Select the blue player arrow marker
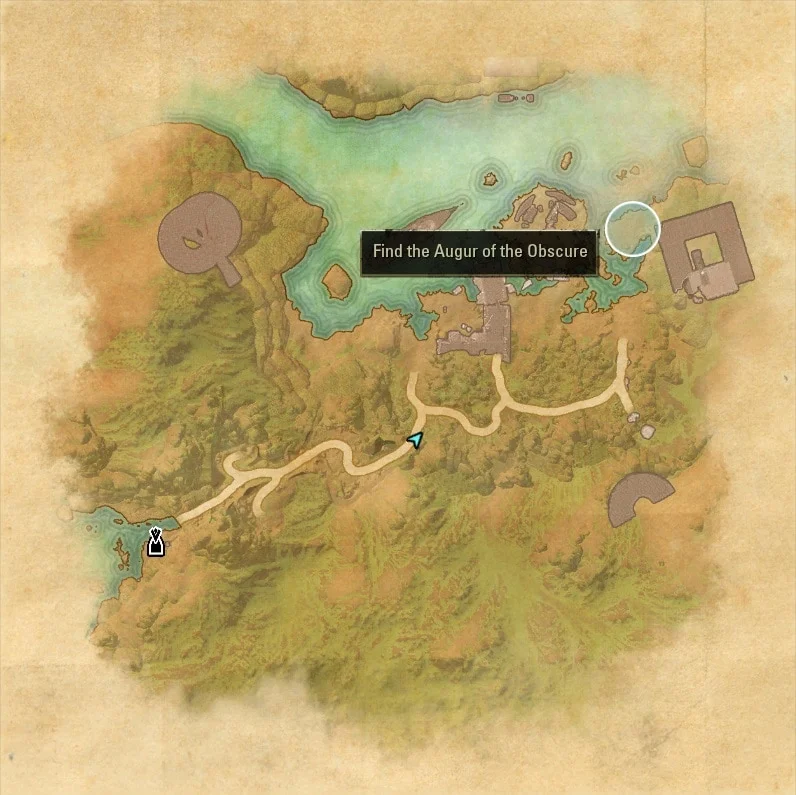Screen dimensions: 796x795 [416, 439]
